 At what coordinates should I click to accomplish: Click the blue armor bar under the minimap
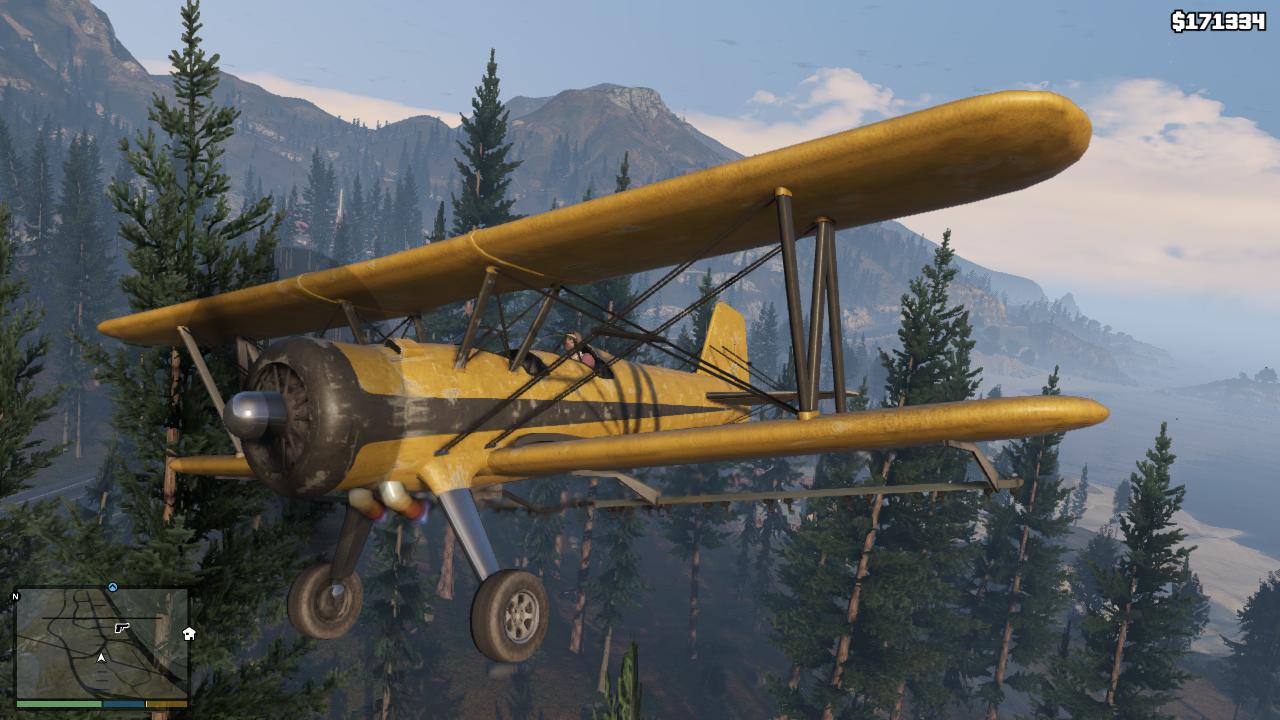[123, 703]
